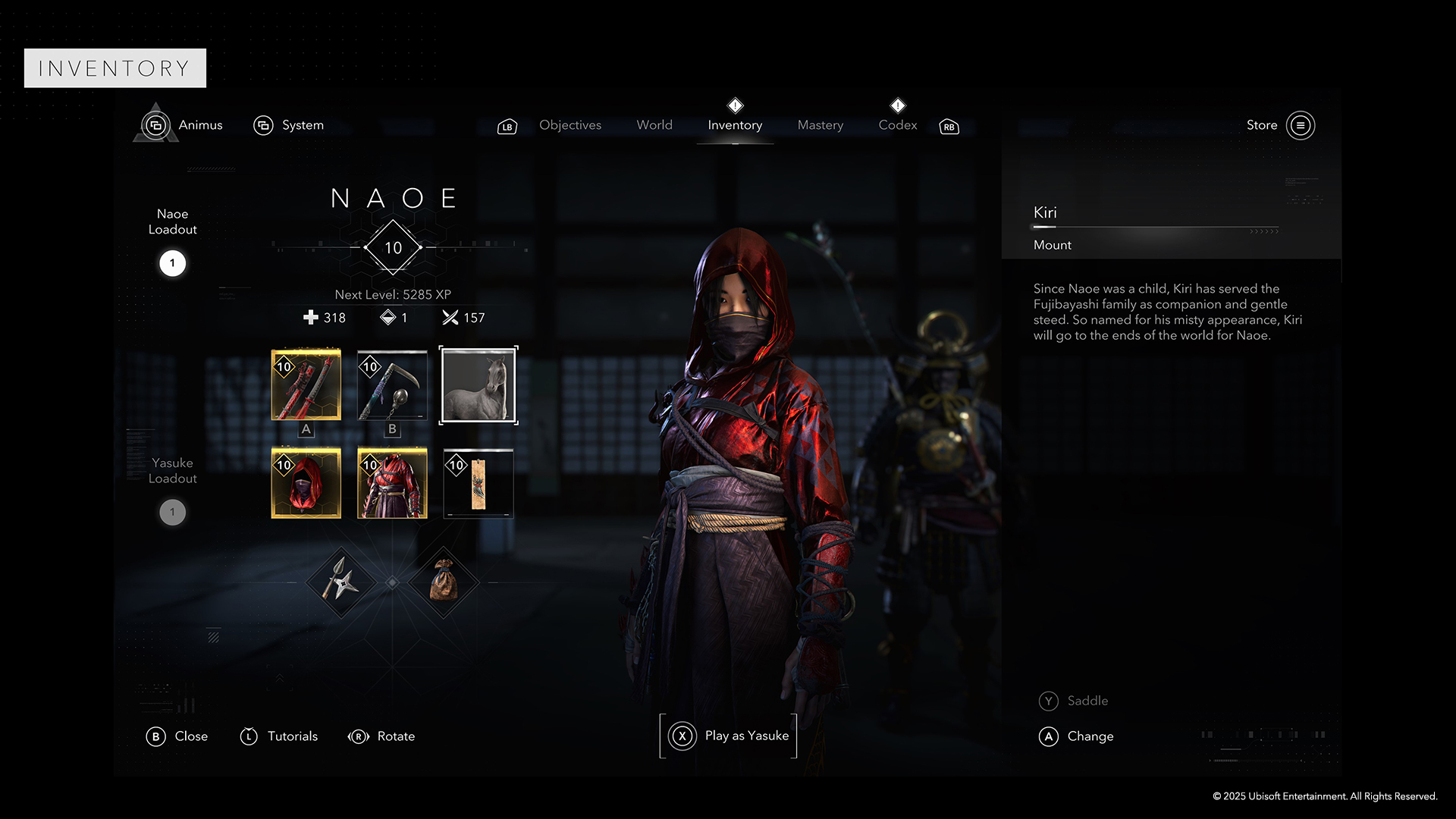Screen dimensions: 1456x819
Task: Open the Animus menu
Action: [x=182, y=125]
